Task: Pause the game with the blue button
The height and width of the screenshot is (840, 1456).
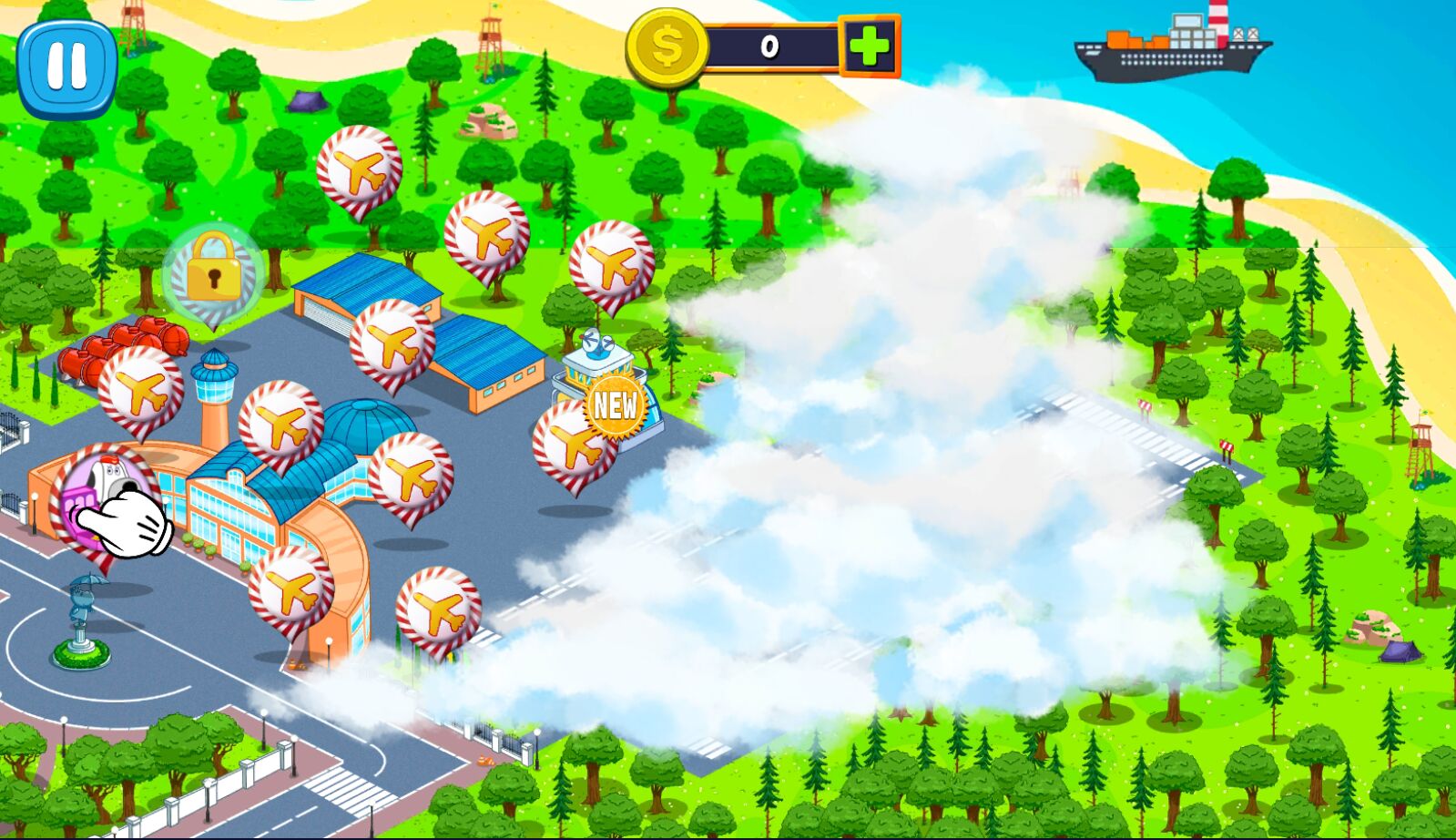Action: pyautogui.click(x=66, y=67)
